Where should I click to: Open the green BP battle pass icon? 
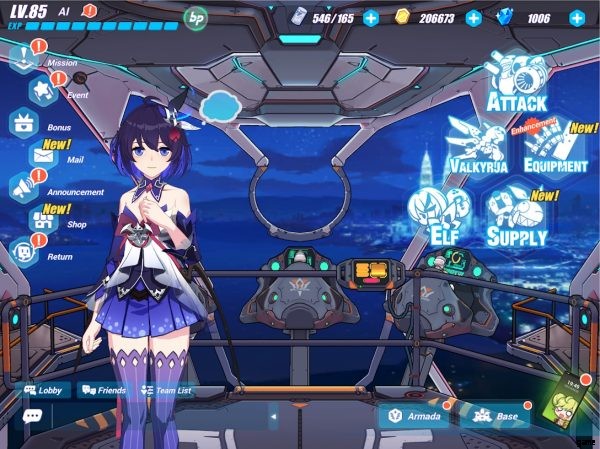[x=196, y=17]
